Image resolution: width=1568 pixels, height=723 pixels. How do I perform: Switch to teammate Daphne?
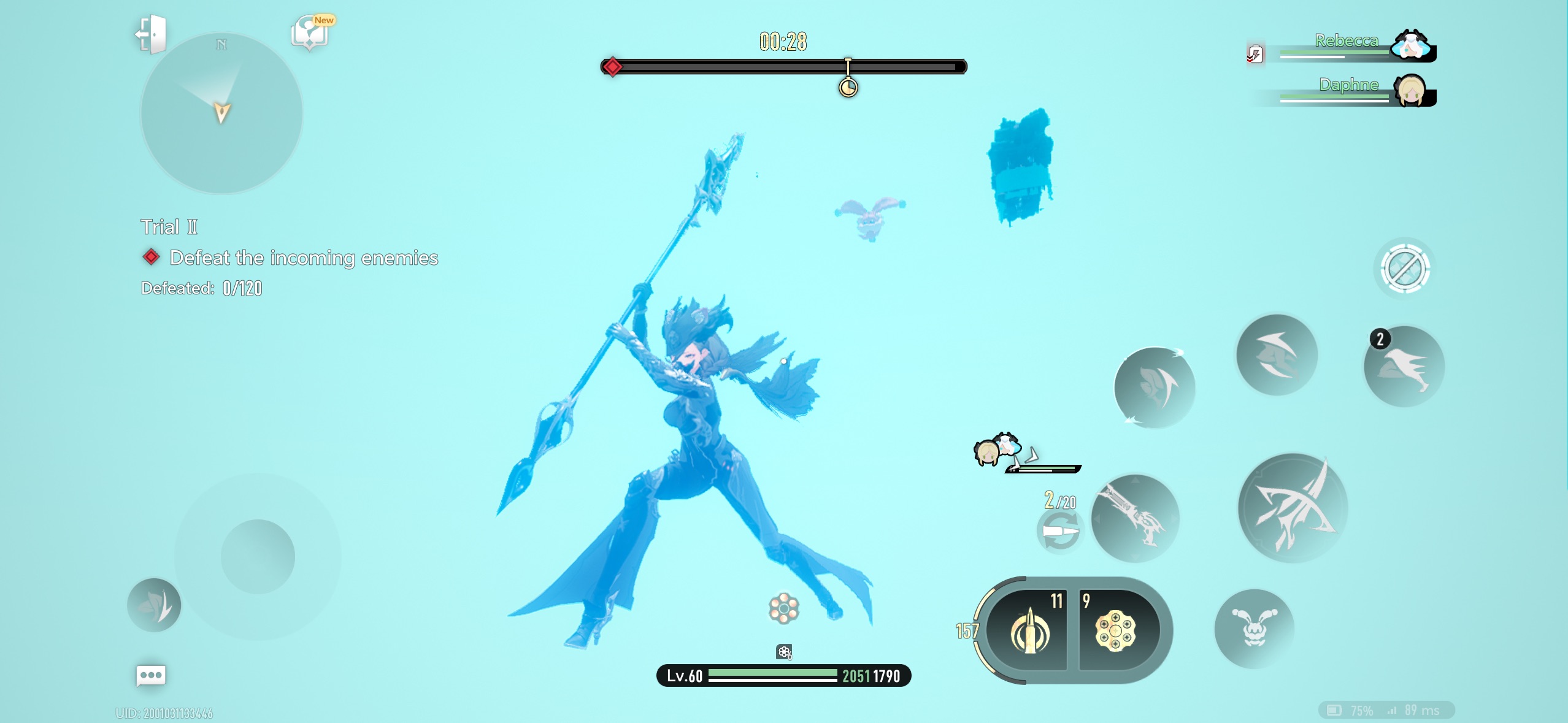click(x=1410, y=91)
